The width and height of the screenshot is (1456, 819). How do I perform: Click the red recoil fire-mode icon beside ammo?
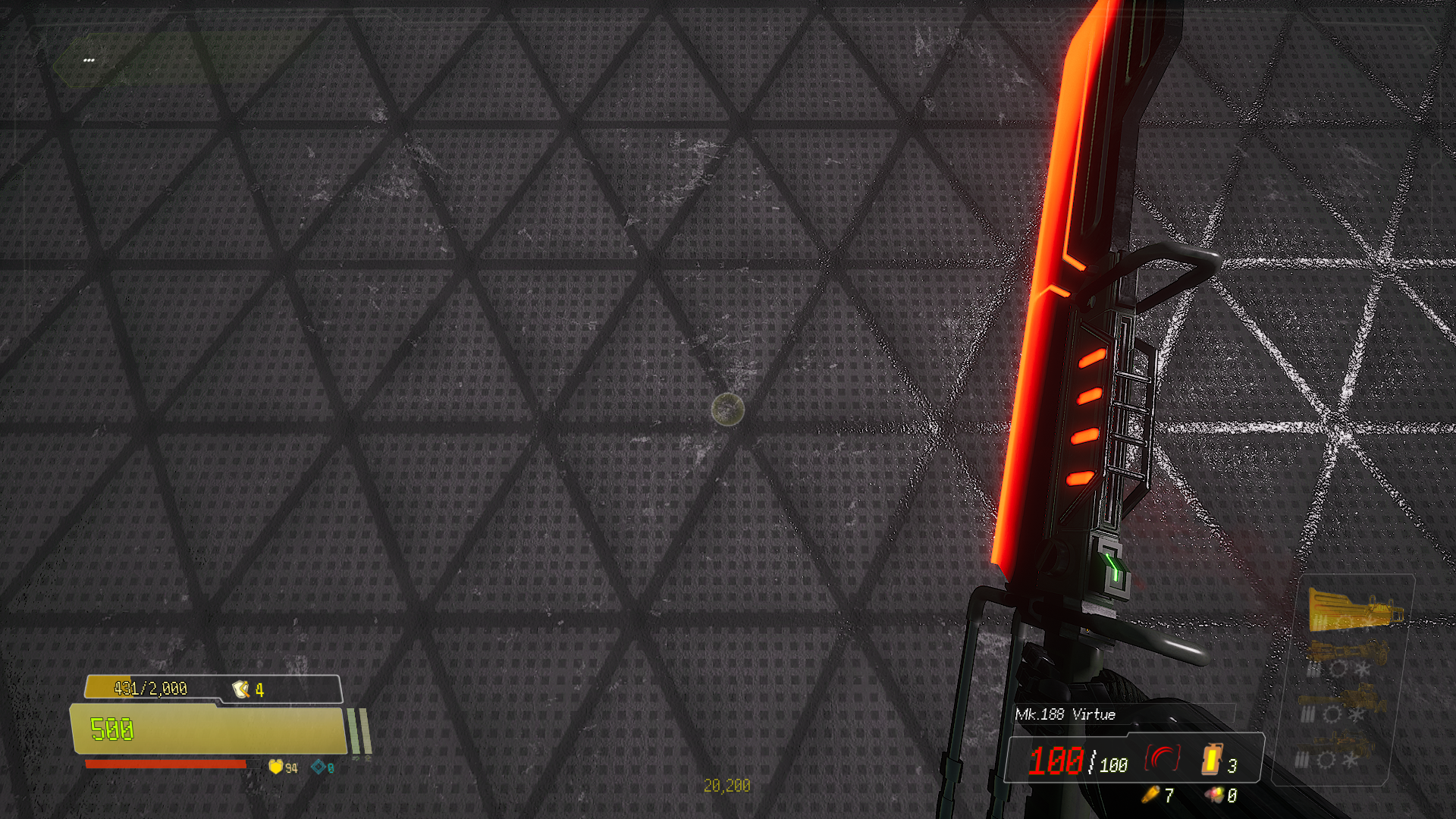pyautogui.click(x=1163, y=758)
